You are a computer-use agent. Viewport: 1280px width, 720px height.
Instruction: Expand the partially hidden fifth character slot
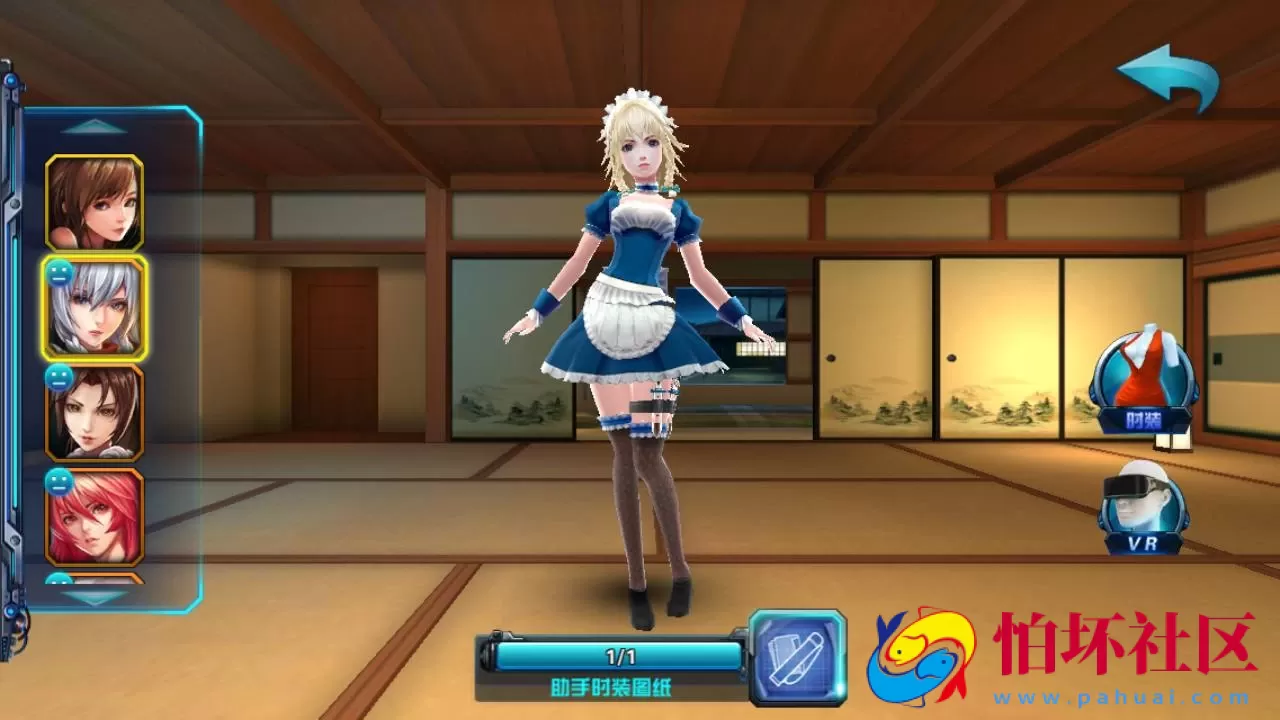[93, 580]
